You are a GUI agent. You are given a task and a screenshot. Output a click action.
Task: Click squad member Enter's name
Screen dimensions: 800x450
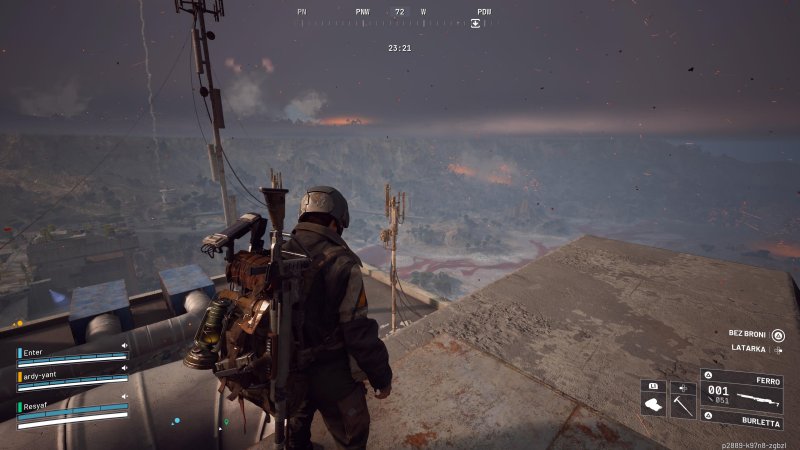35,353
